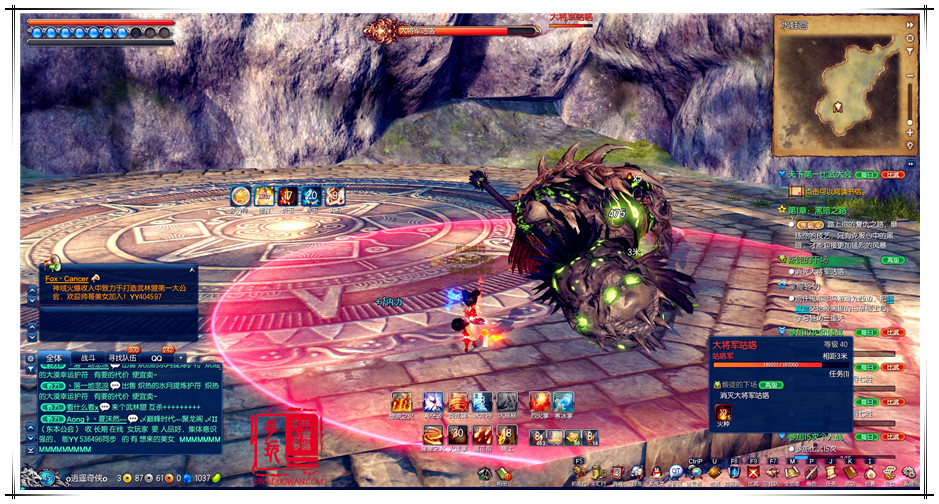This screenshot has width=939, height=504.
Task: Click the 落一地荒凉 player name in chat
Action: 87,385
